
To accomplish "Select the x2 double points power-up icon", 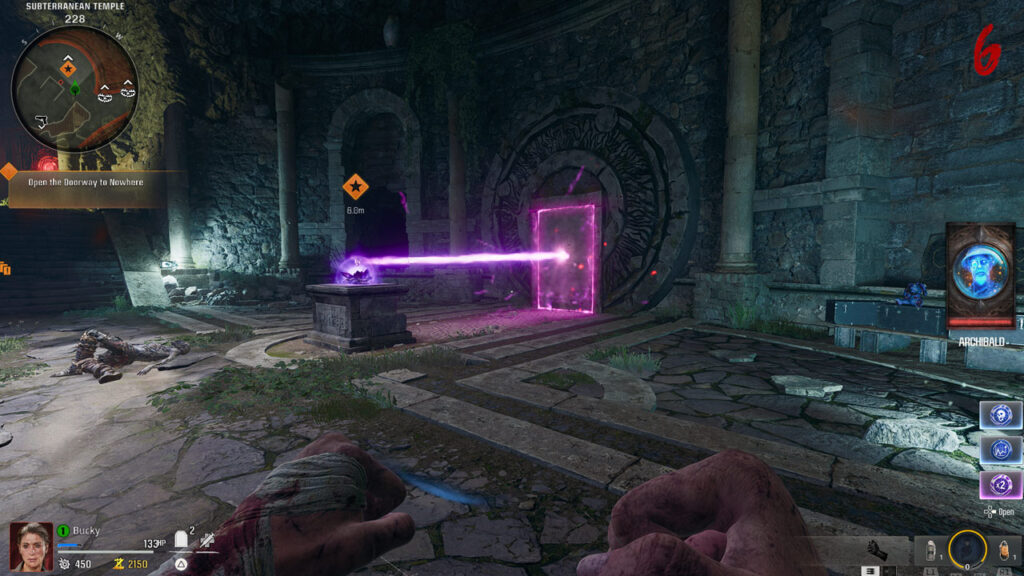I will coord(1000,487).
